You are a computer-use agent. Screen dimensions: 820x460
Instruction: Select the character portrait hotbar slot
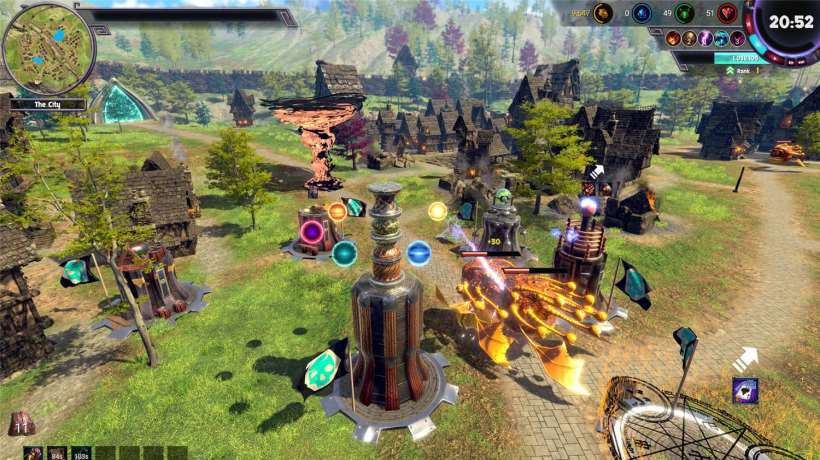pos(32,453)
